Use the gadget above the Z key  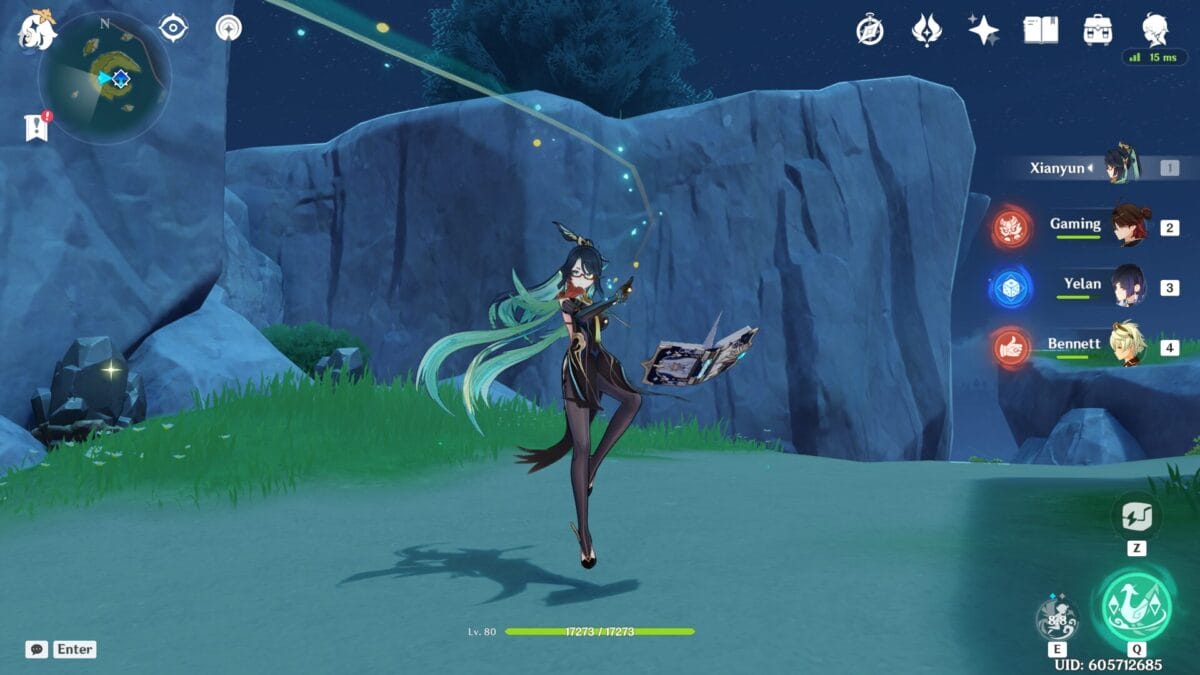[1136, 517]
